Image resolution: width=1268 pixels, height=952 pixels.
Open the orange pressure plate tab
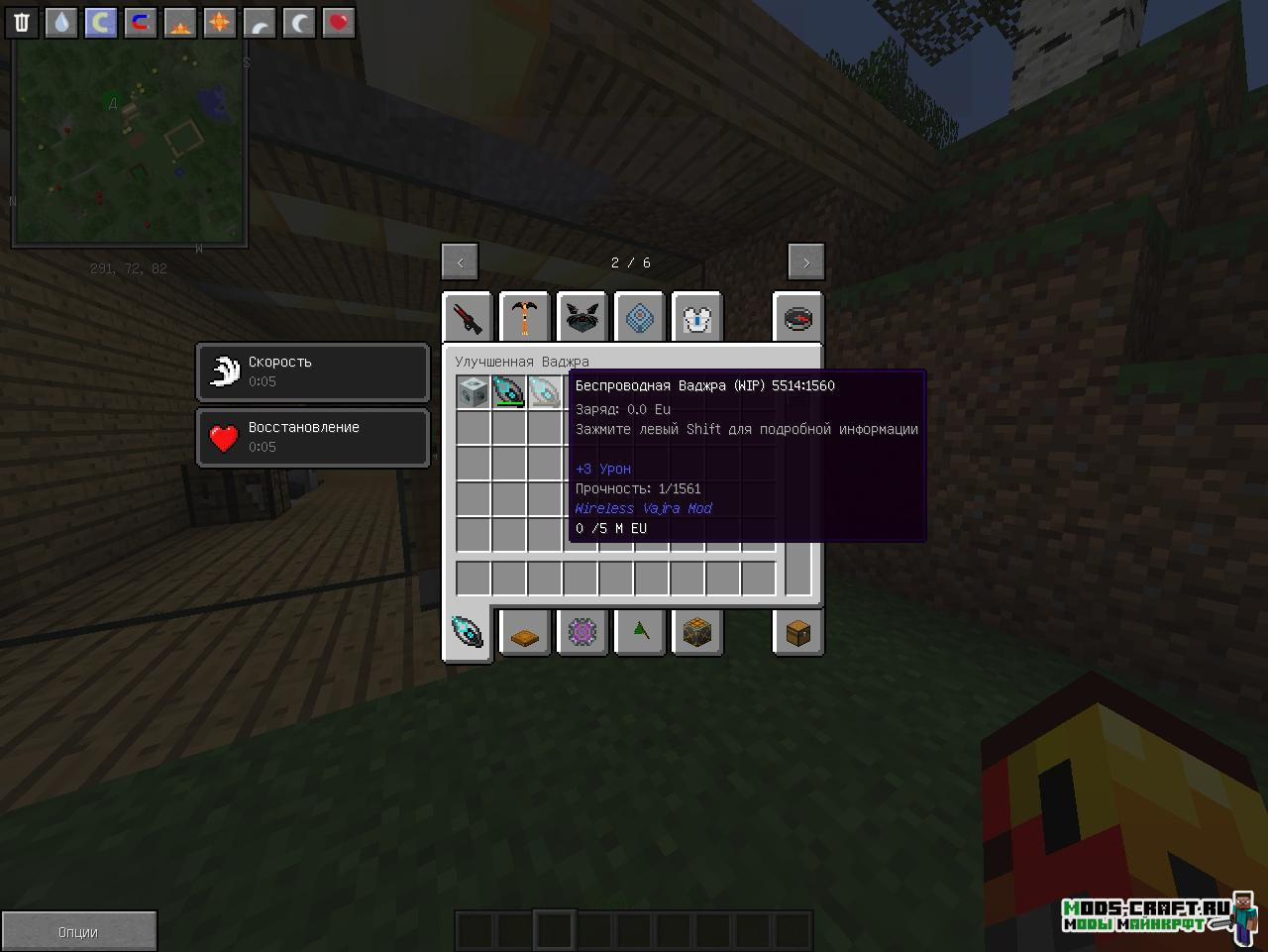525,632
